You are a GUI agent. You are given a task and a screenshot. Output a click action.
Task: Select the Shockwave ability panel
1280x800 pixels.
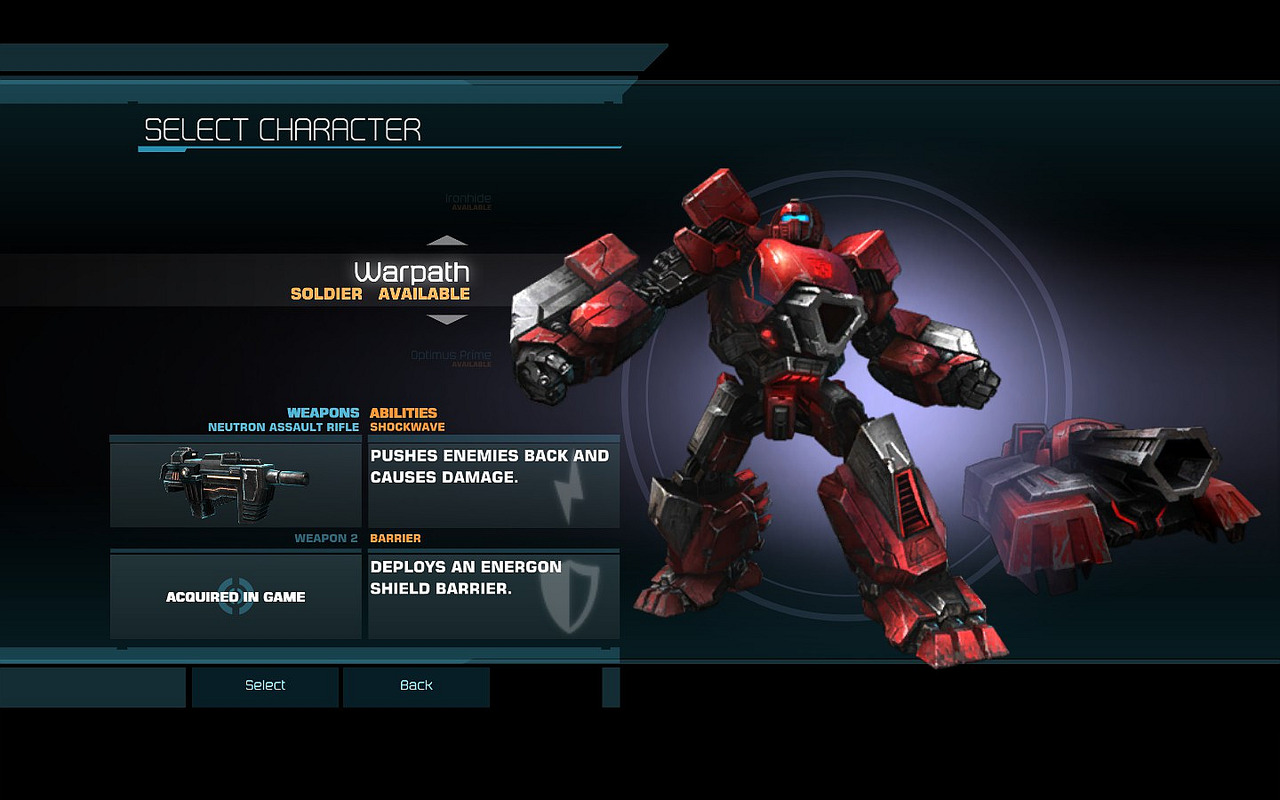pos(494,483)
